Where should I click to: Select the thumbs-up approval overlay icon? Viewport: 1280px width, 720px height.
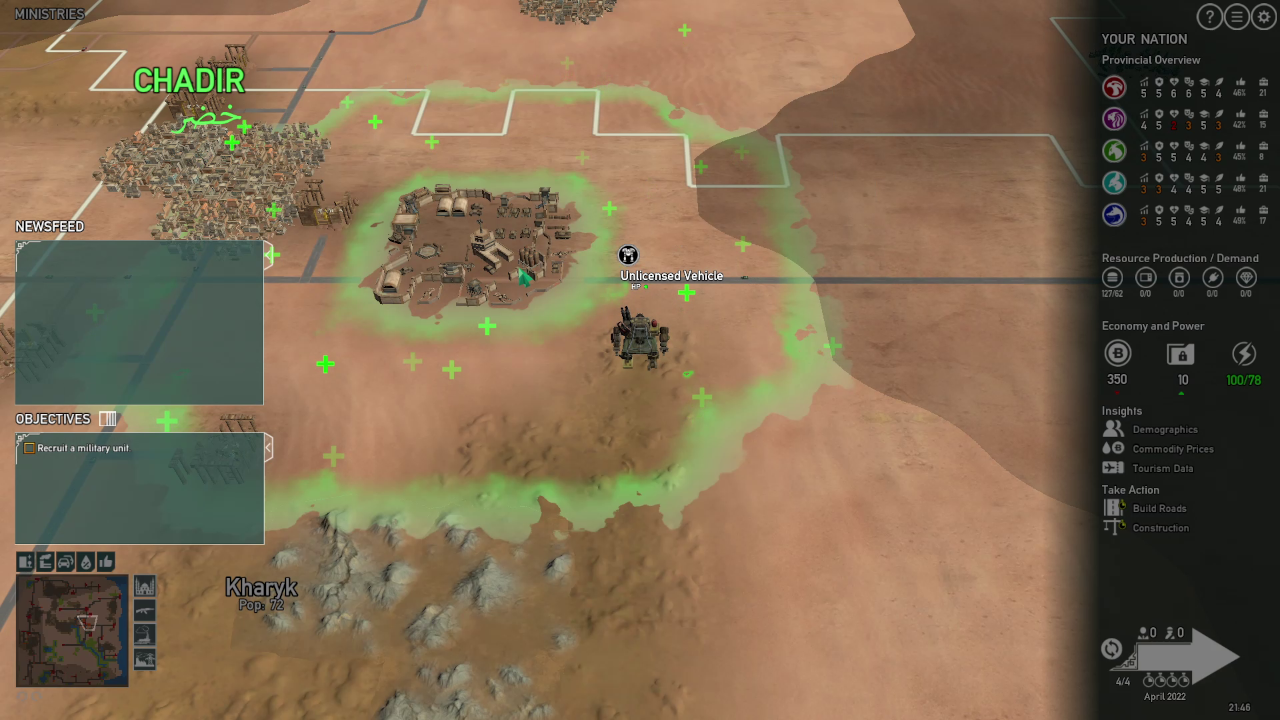click(106, 562)
